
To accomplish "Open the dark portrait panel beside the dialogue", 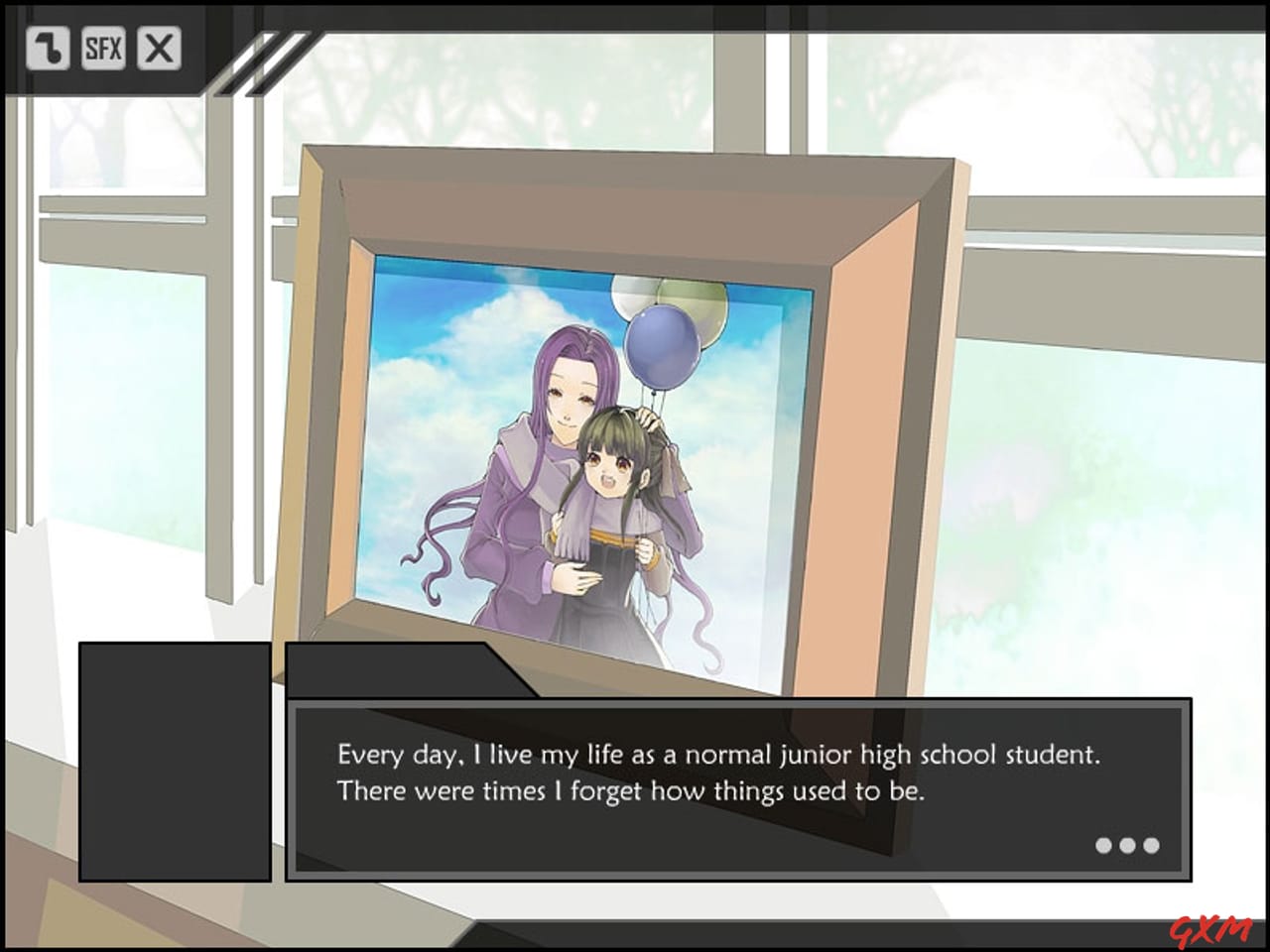I will pos(174,764).
